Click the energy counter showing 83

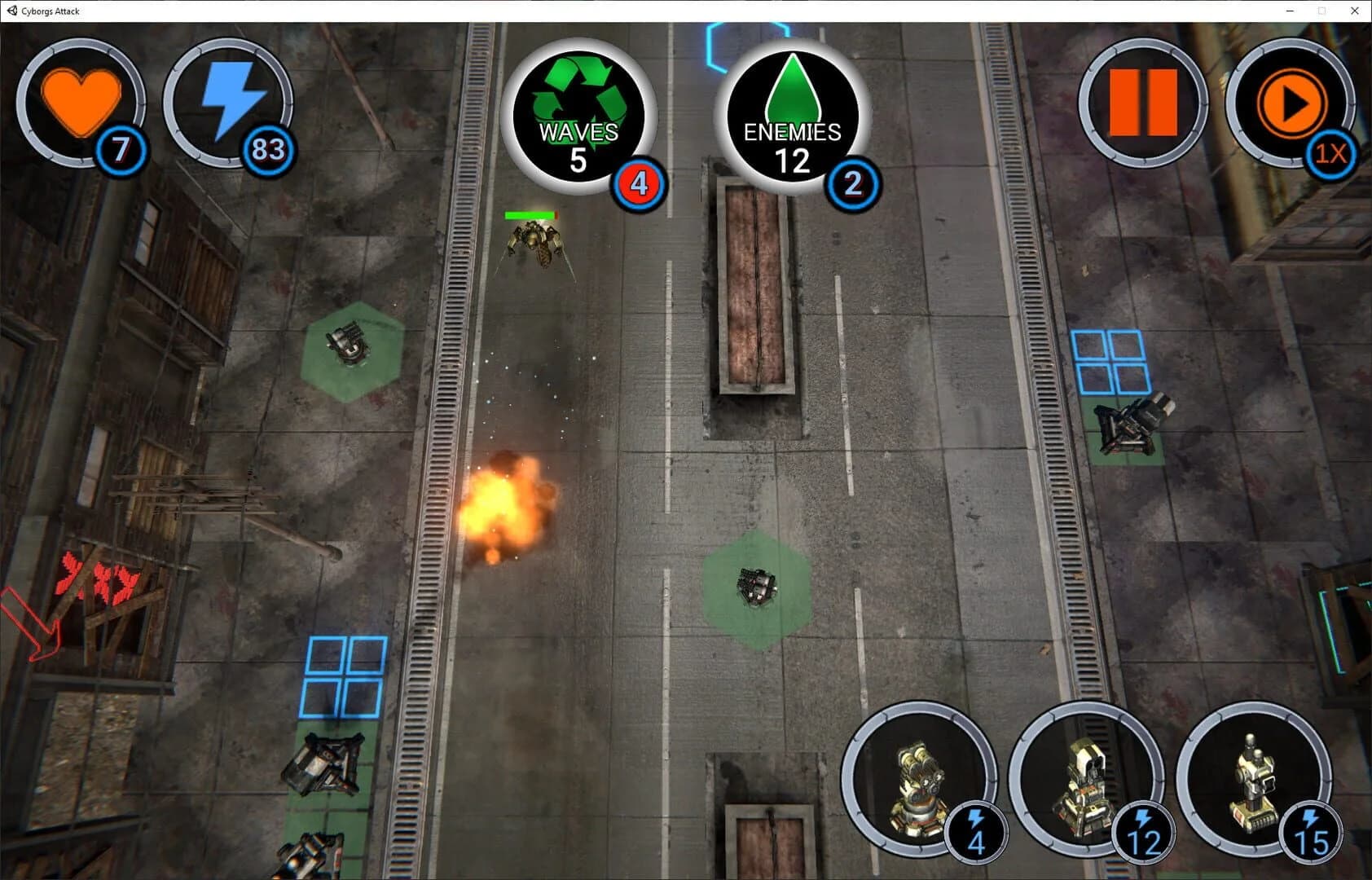269,150
